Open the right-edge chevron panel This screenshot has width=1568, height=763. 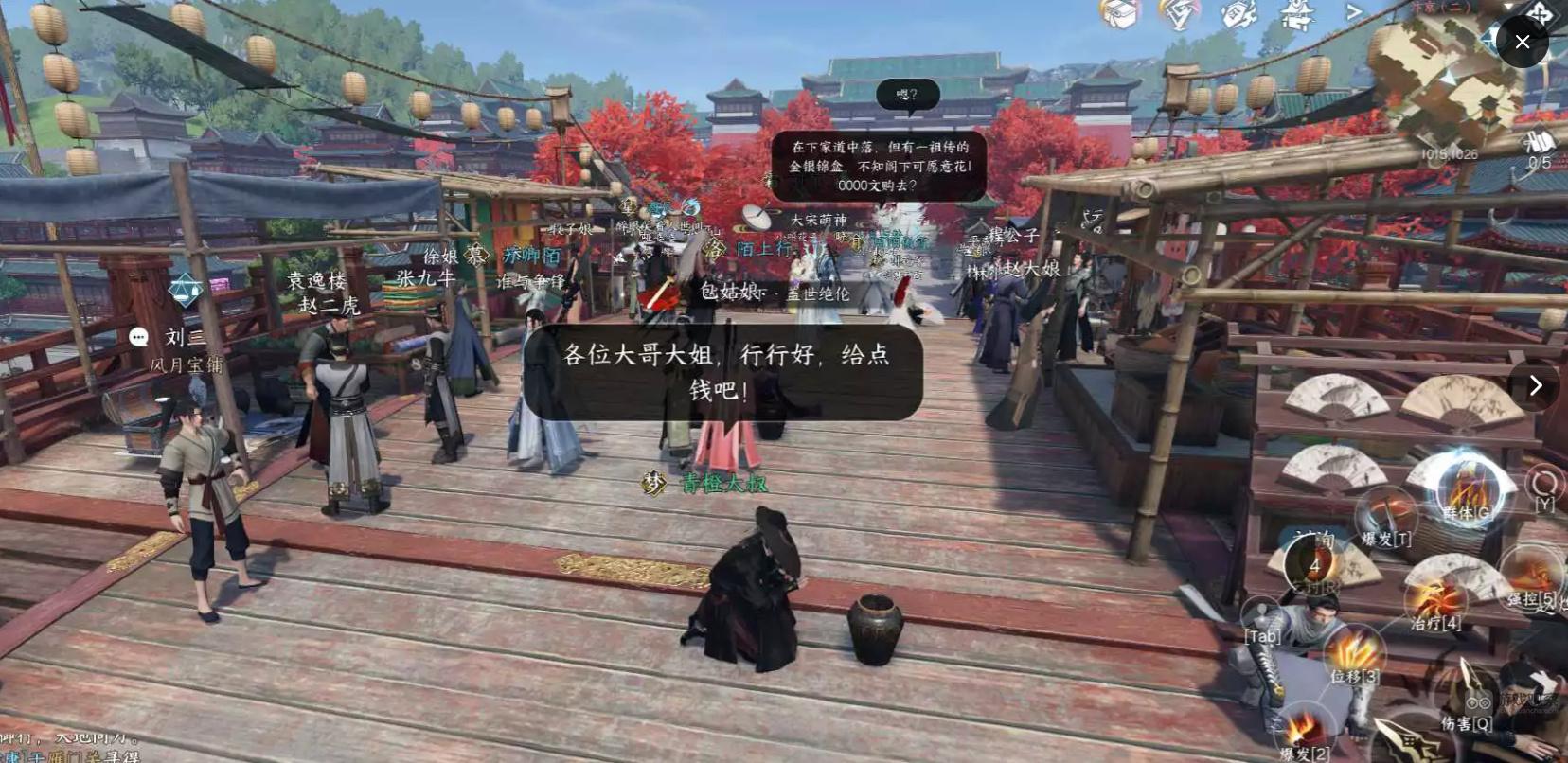click(x=1536, y=385)
